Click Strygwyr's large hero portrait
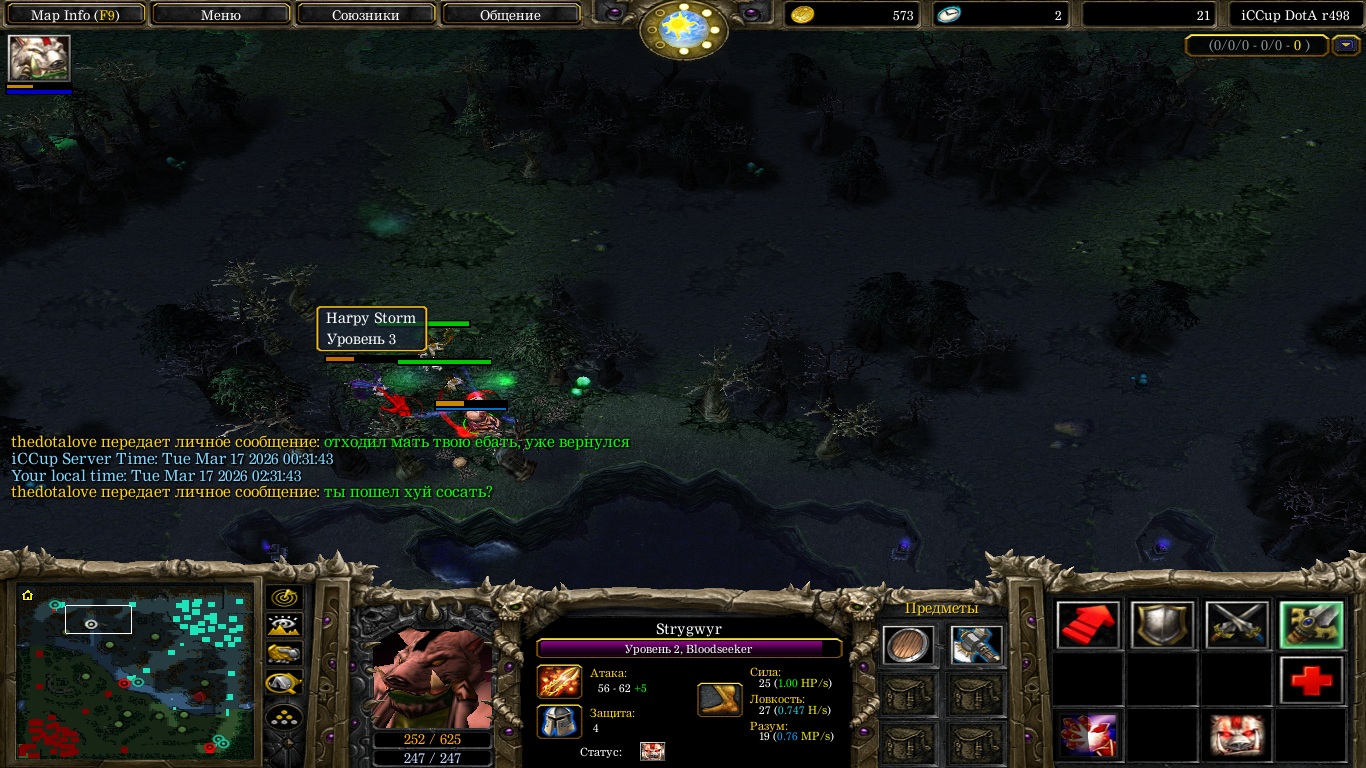 tap(432, 678)
